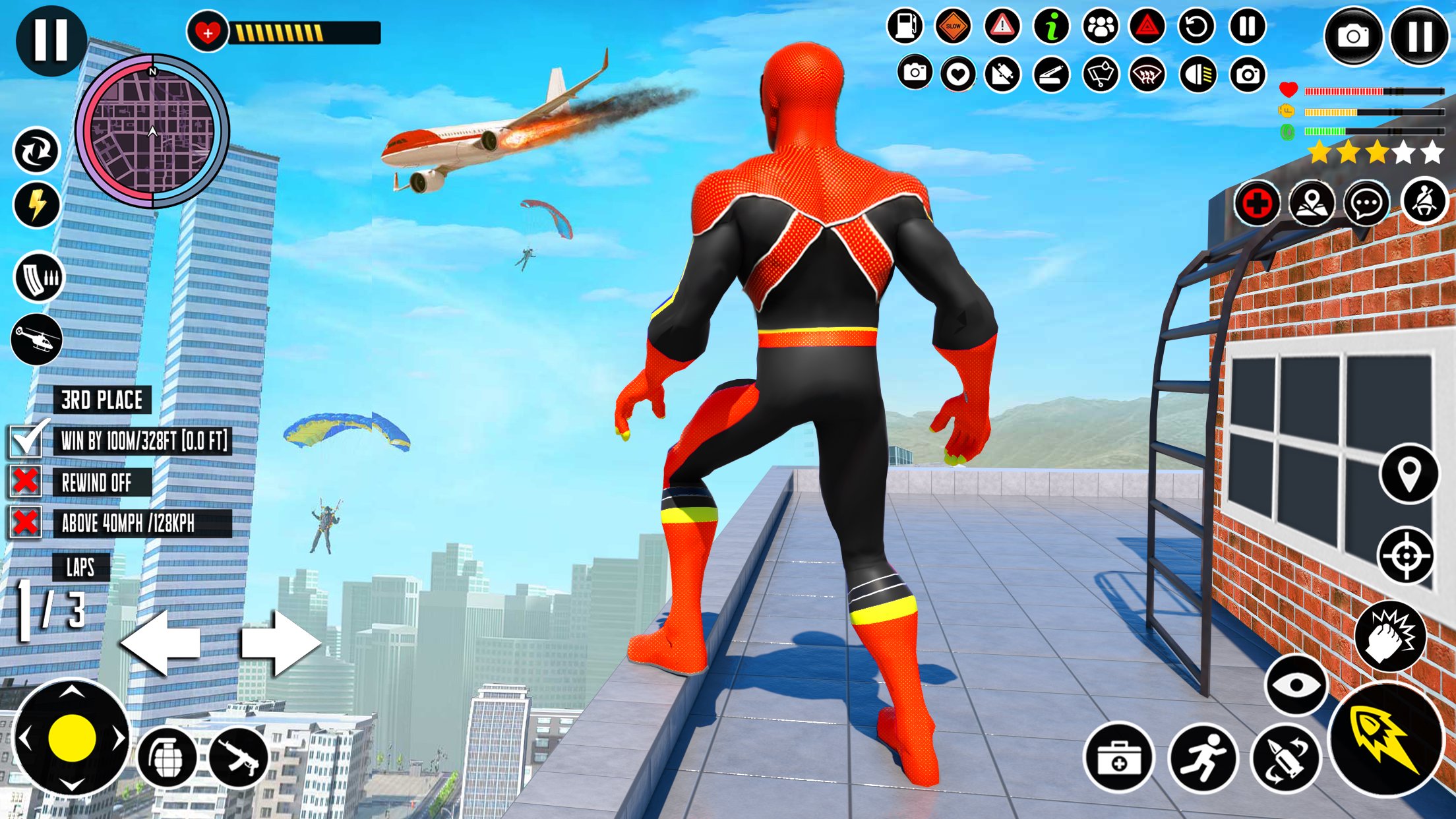
Task: Toggle the sprint running man button
Action: 1203,758
